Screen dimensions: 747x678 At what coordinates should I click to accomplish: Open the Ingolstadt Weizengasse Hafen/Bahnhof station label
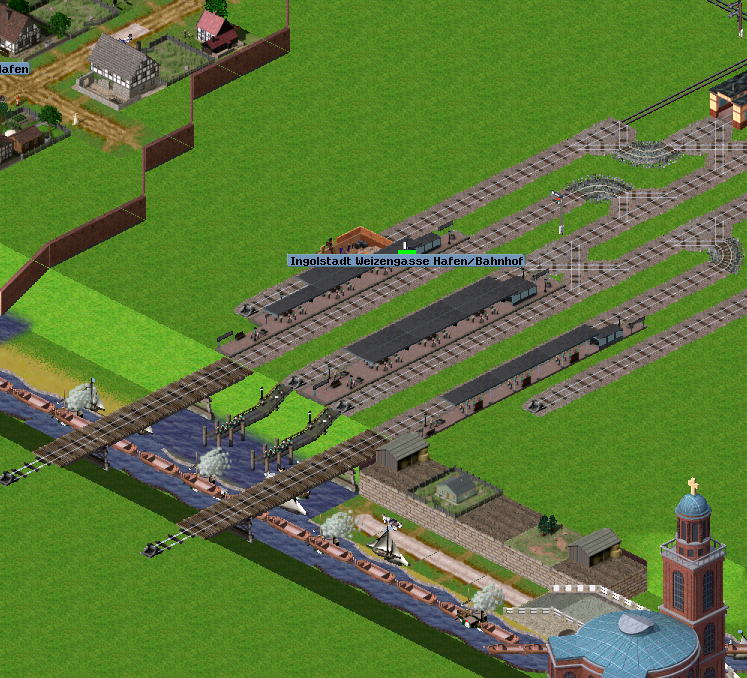406,261
